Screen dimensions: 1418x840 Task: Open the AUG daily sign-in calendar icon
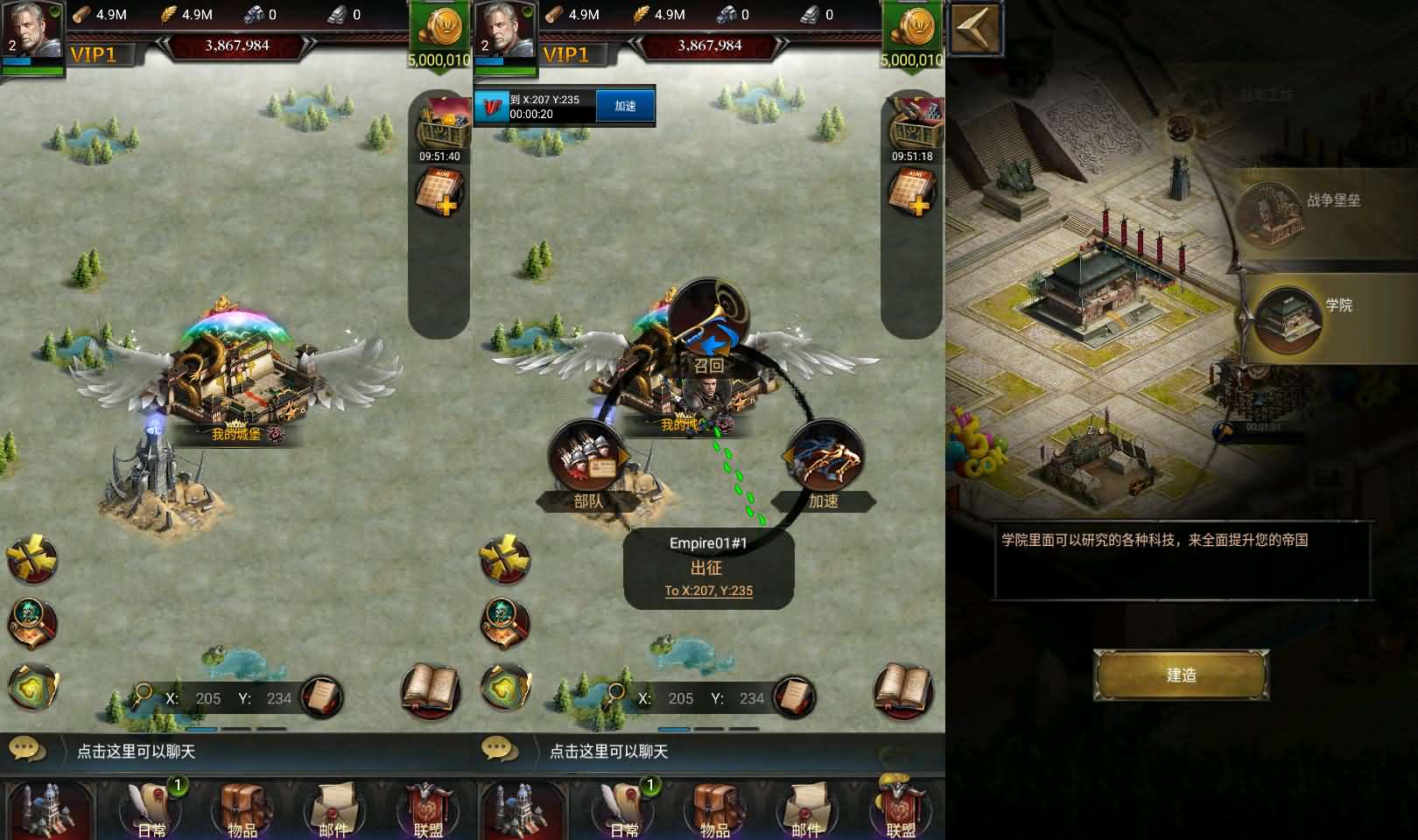click(x=442, y=192)
